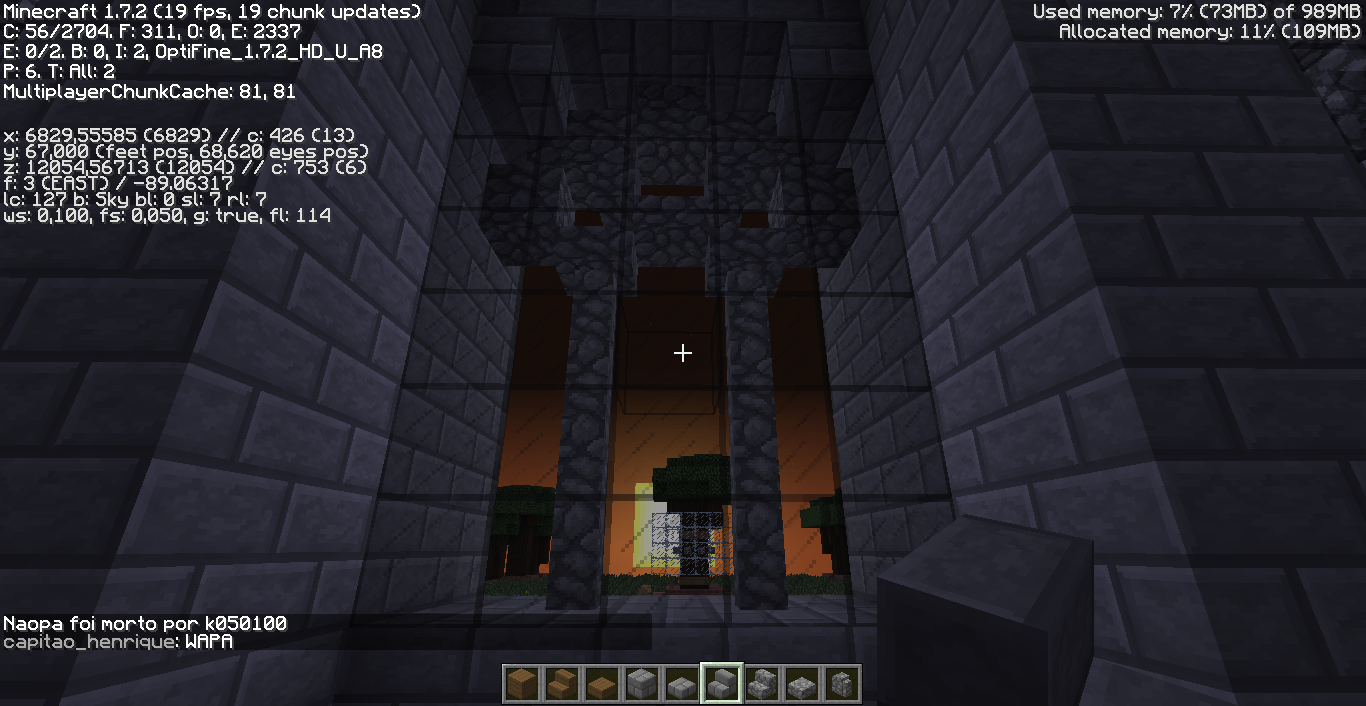Select the cobblestone wall hotbar slot

point(842,684)
